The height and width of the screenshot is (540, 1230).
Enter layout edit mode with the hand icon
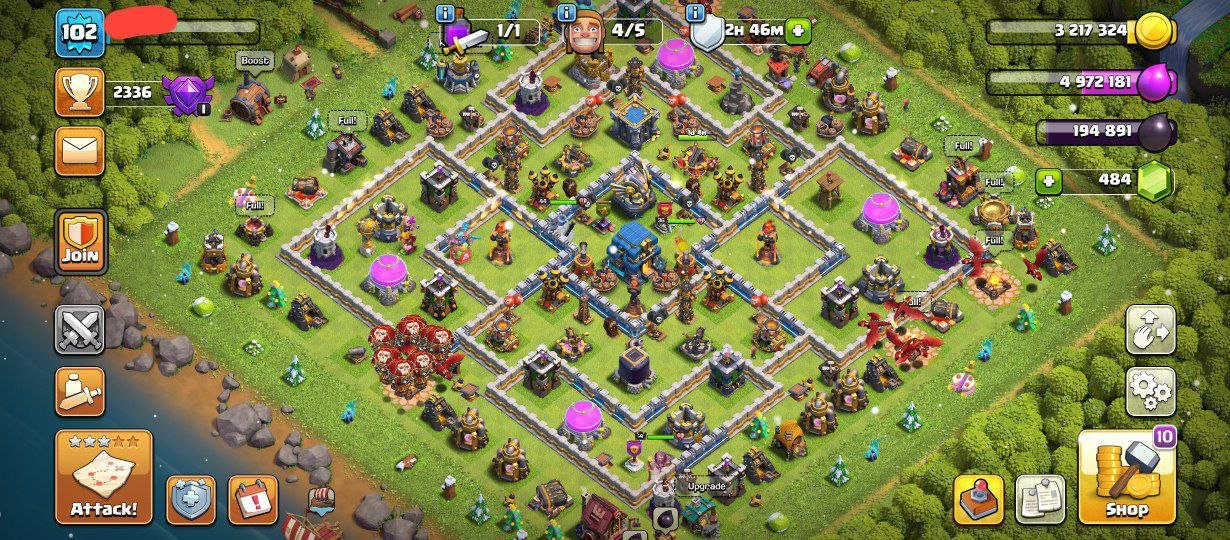1150,330
